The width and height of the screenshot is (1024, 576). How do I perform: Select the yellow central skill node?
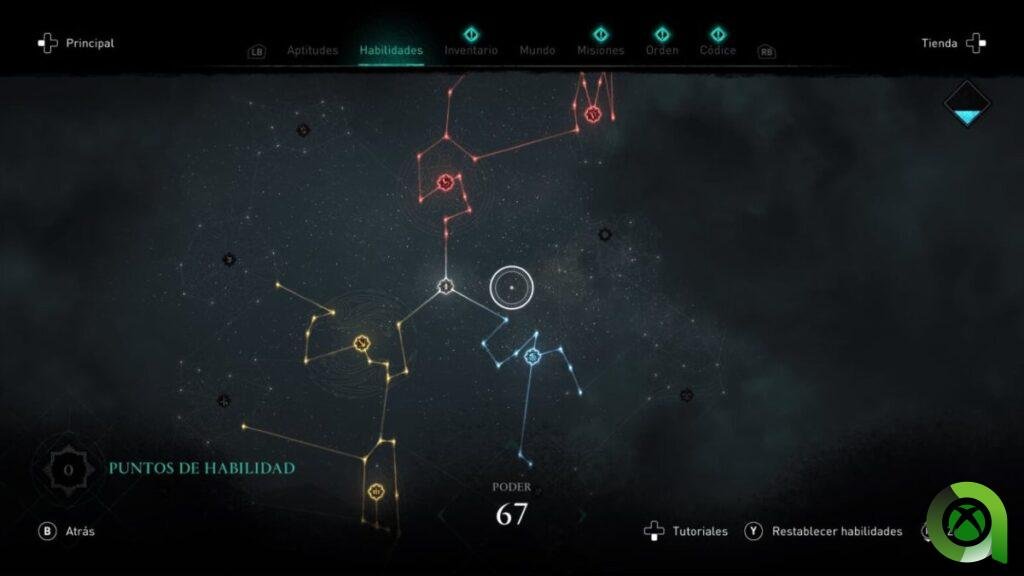click(x=362, y=344)
